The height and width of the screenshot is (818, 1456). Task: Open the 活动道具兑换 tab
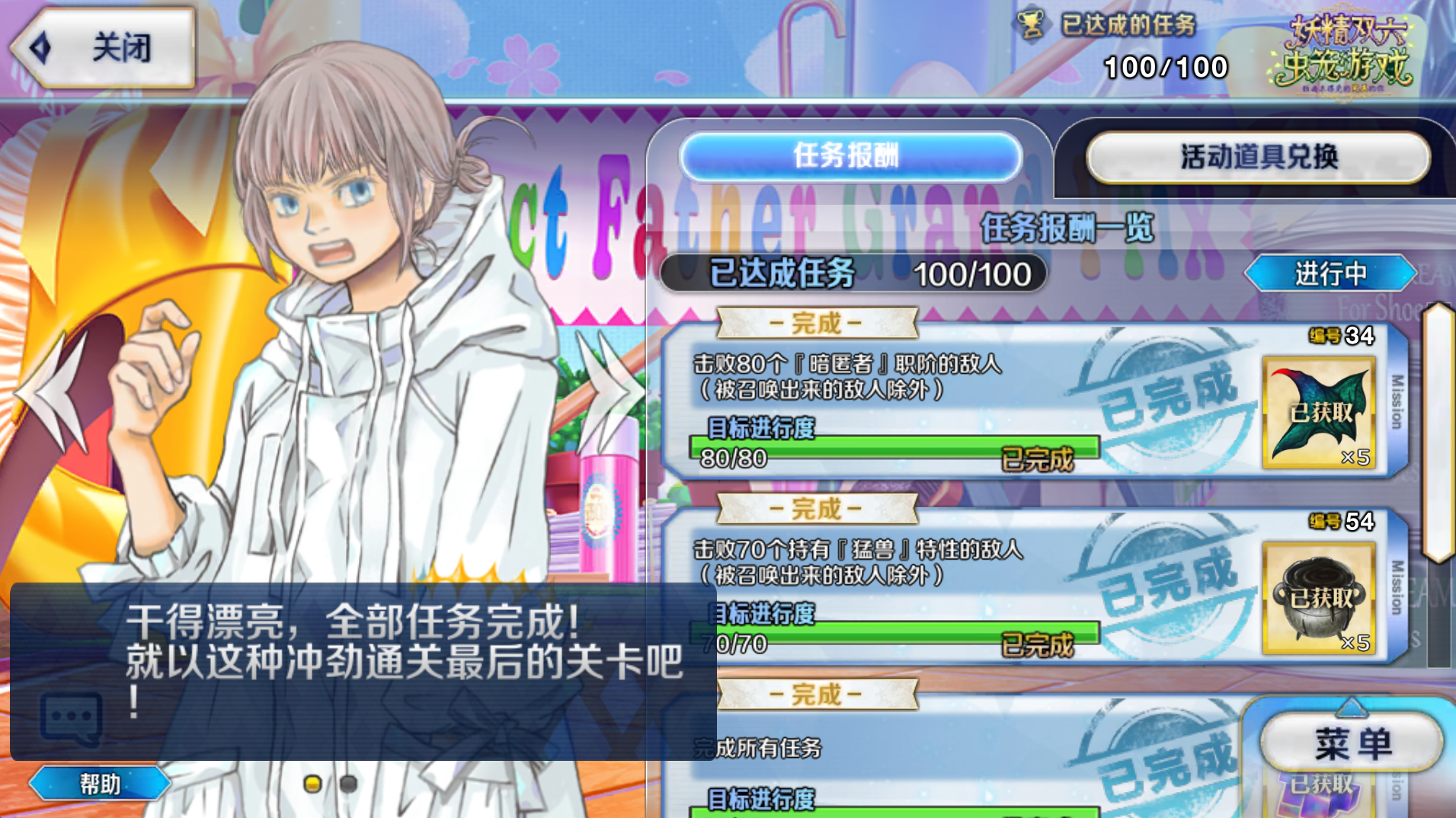1258,158
